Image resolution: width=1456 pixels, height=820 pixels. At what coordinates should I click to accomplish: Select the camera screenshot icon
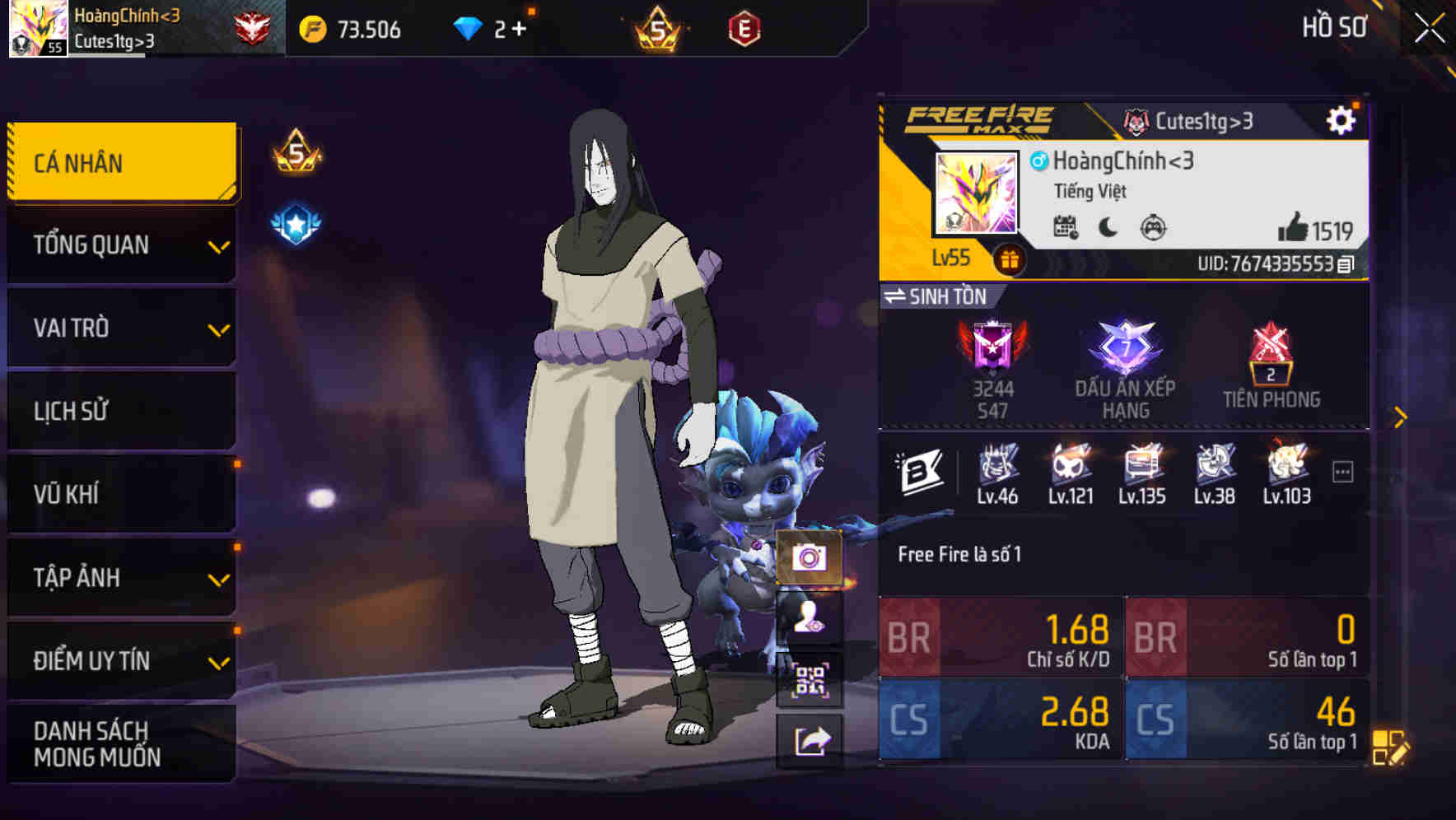point(810,558)
